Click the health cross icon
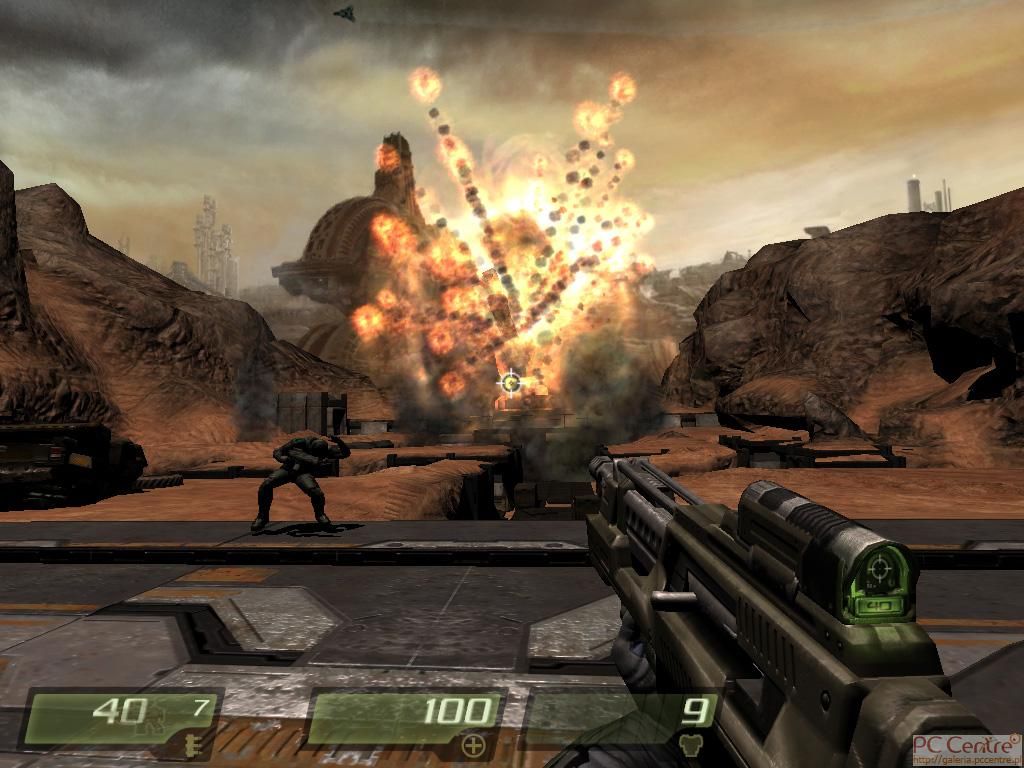Image resolution: width=1024 pixels, height=768 pixels. click(474, 743)
